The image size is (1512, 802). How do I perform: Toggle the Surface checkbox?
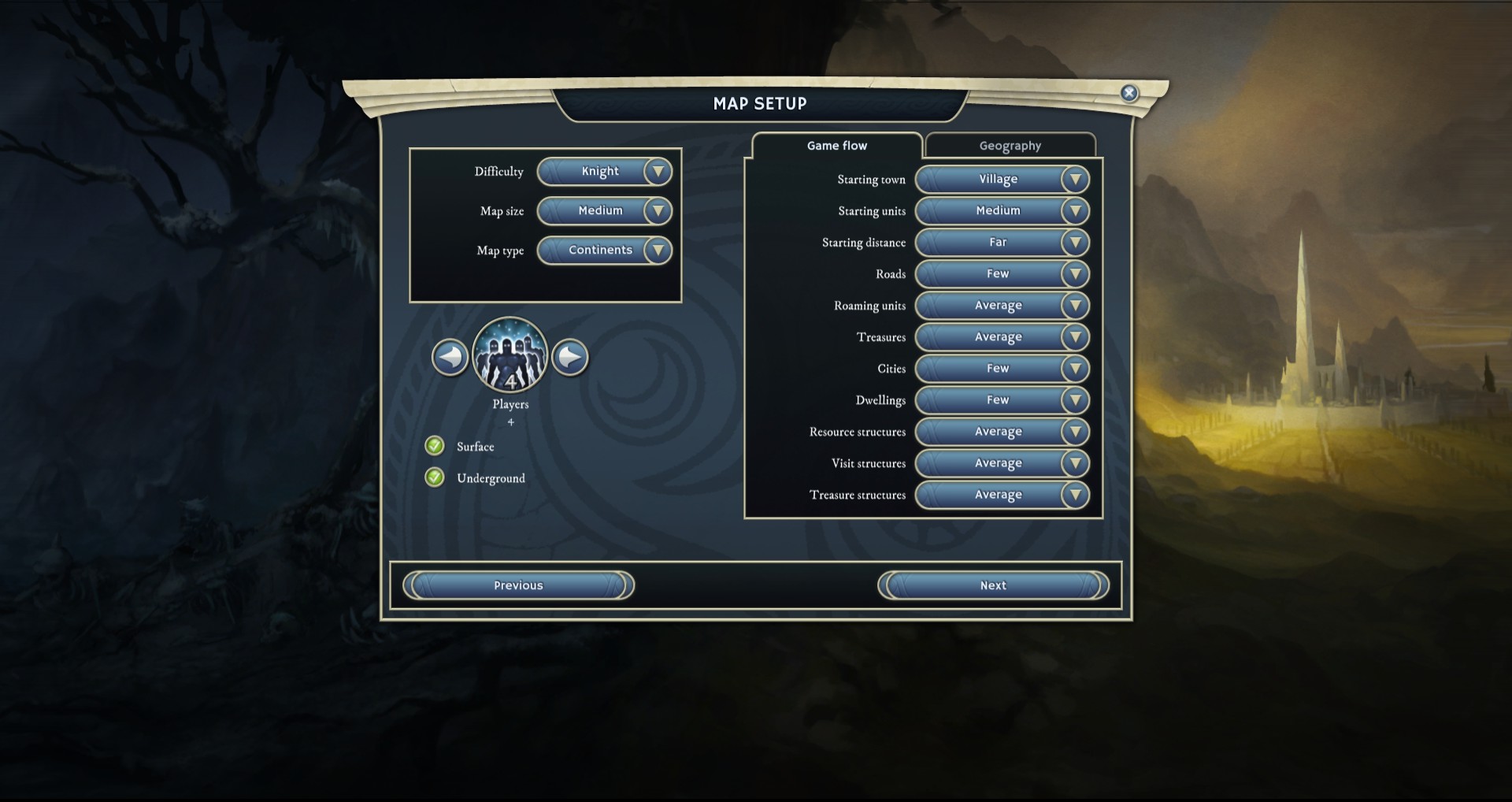(435, 446)
